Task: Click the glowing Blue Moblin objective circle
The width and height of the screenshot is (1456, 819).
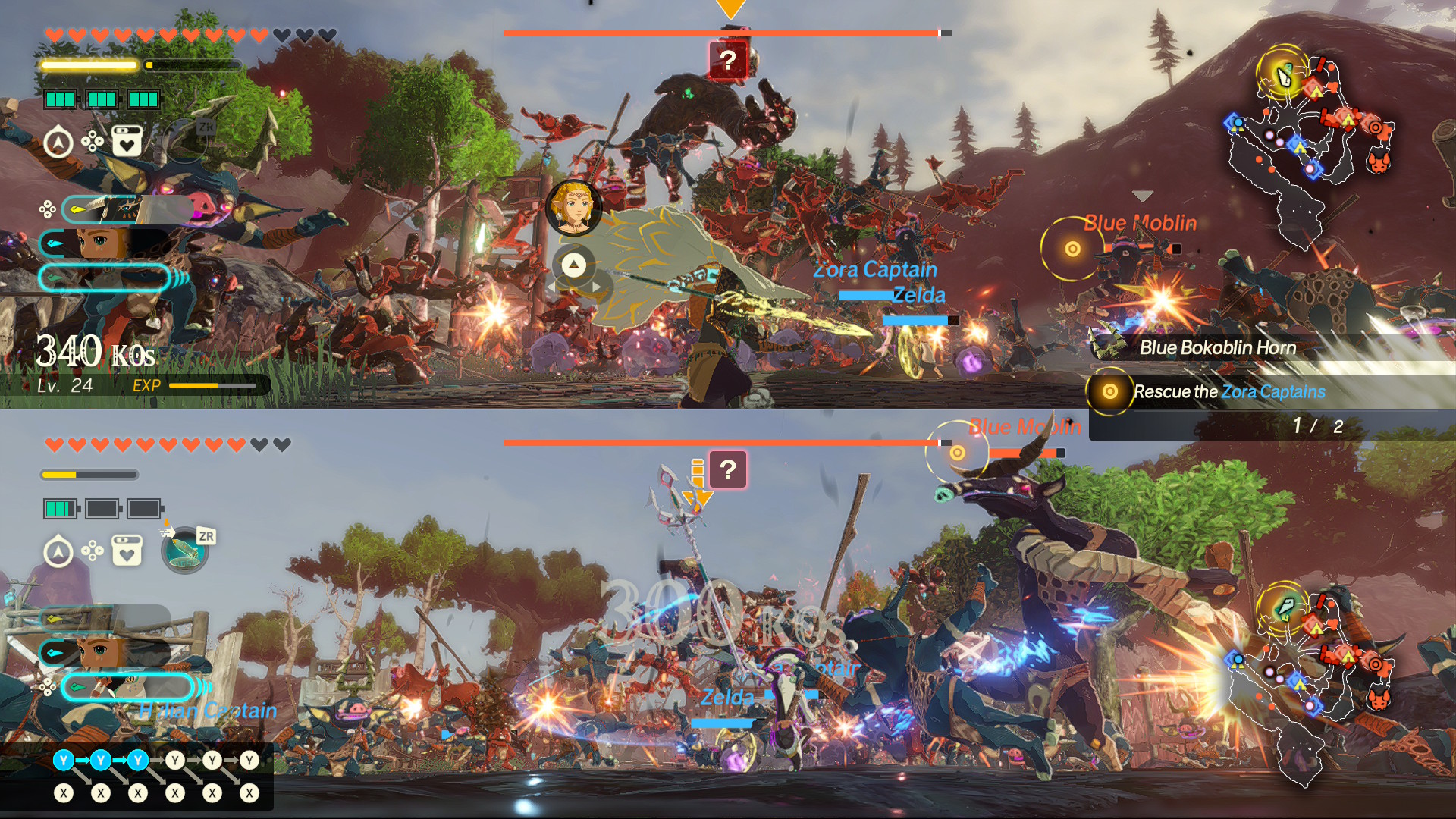Action: coord(1073,248)
